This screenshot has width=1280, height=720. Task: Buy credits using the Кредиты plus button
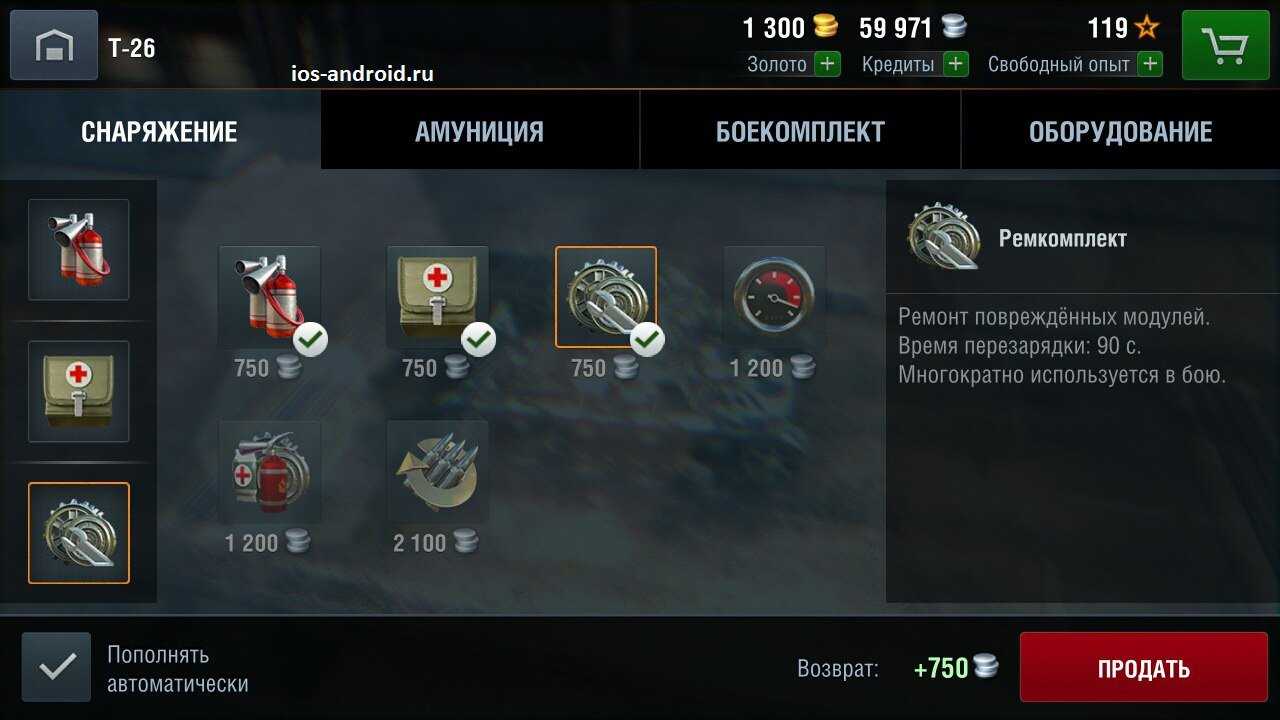click(956, 65)
